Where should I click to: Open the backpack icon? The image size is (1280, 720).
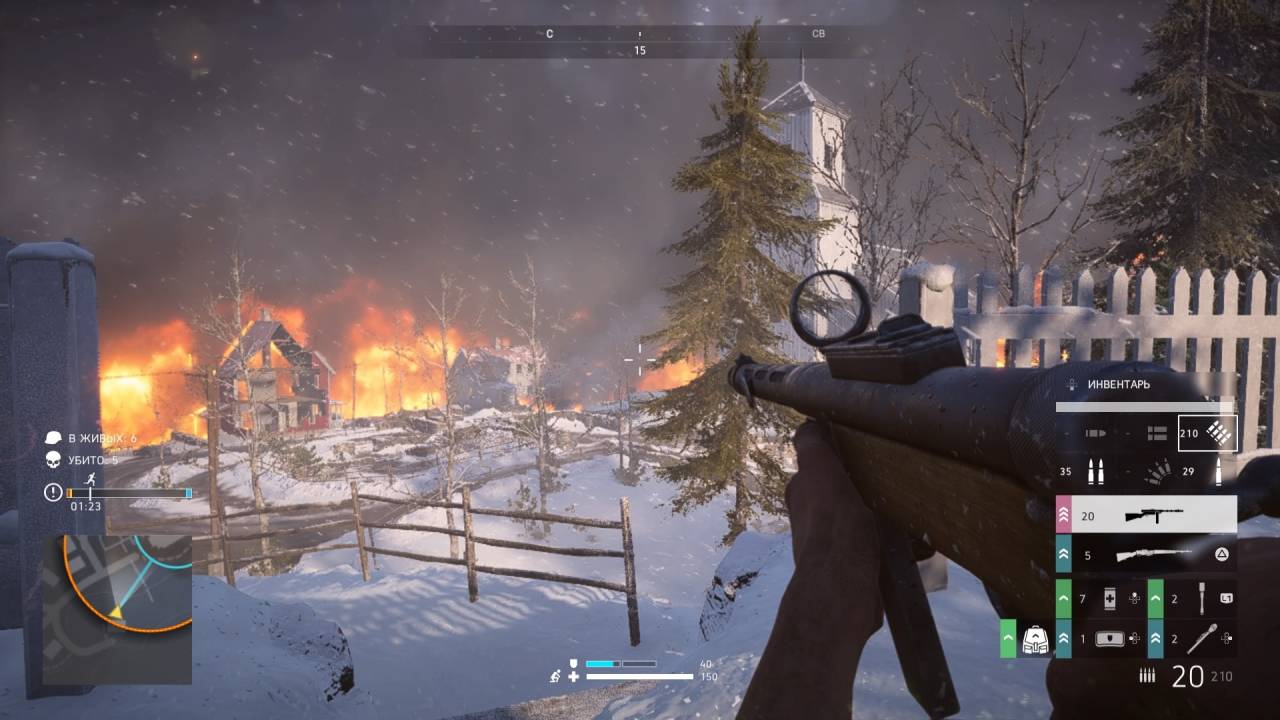tap(1034, 640)
